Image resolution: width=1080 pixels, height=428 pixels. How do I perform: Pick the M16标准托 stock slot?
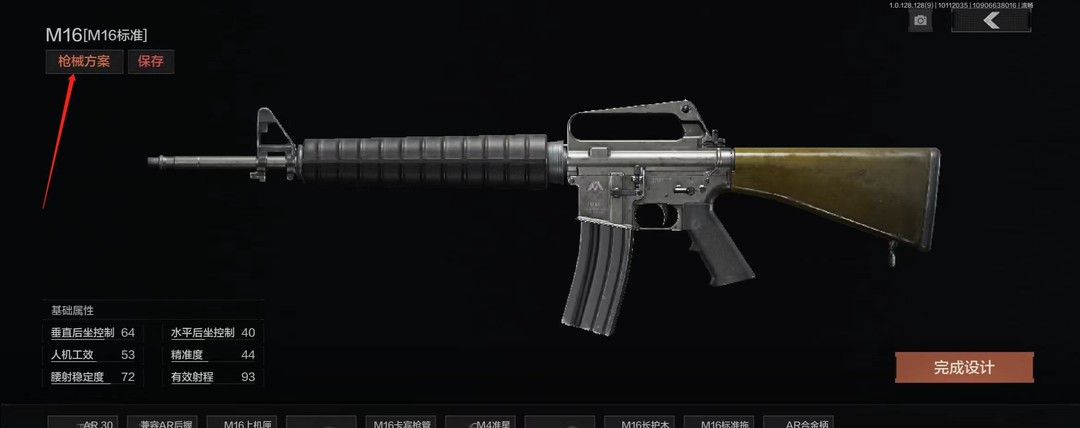tap(725, 423)
